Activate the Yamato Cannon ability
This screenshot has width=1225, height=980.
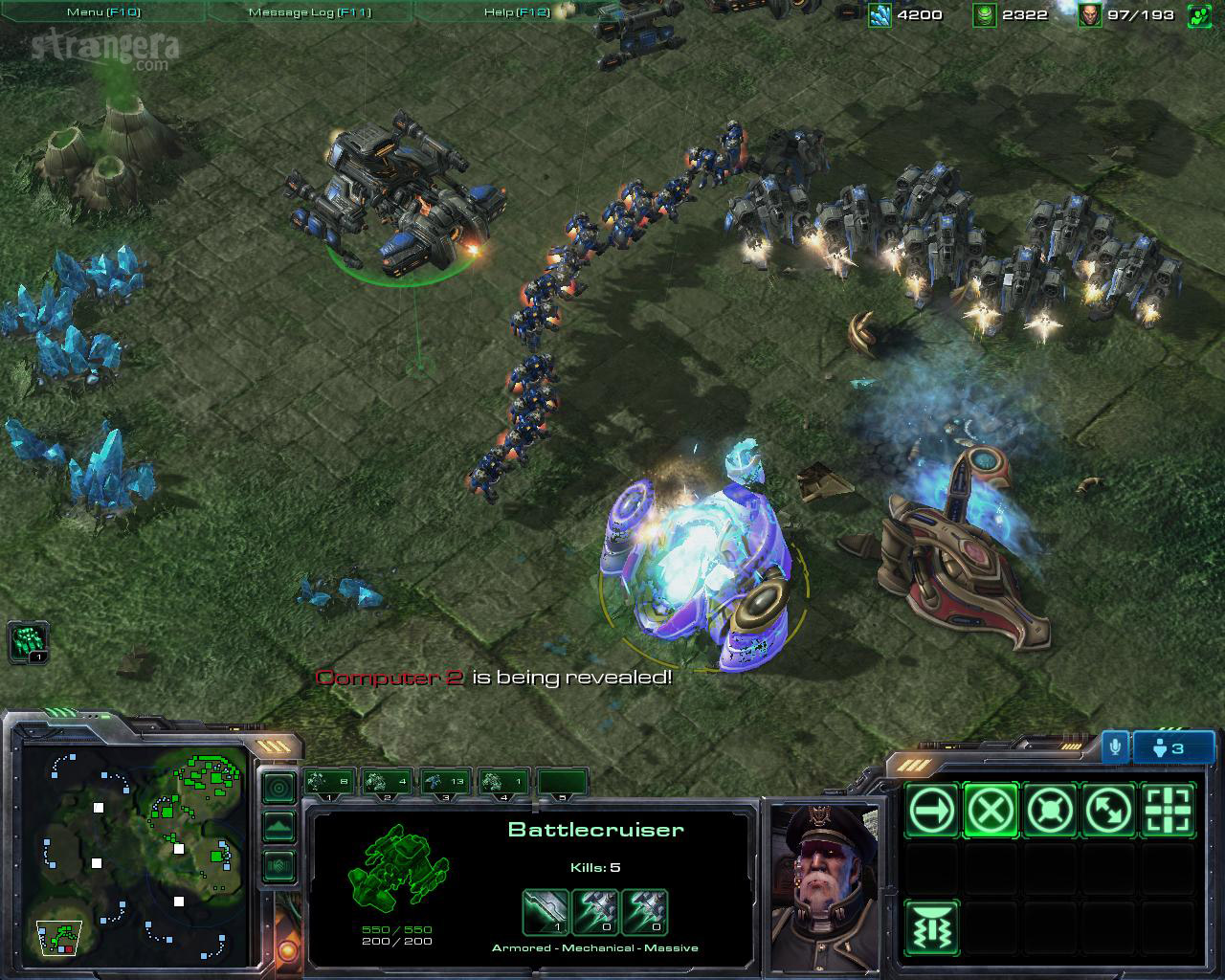pos(931,928)
